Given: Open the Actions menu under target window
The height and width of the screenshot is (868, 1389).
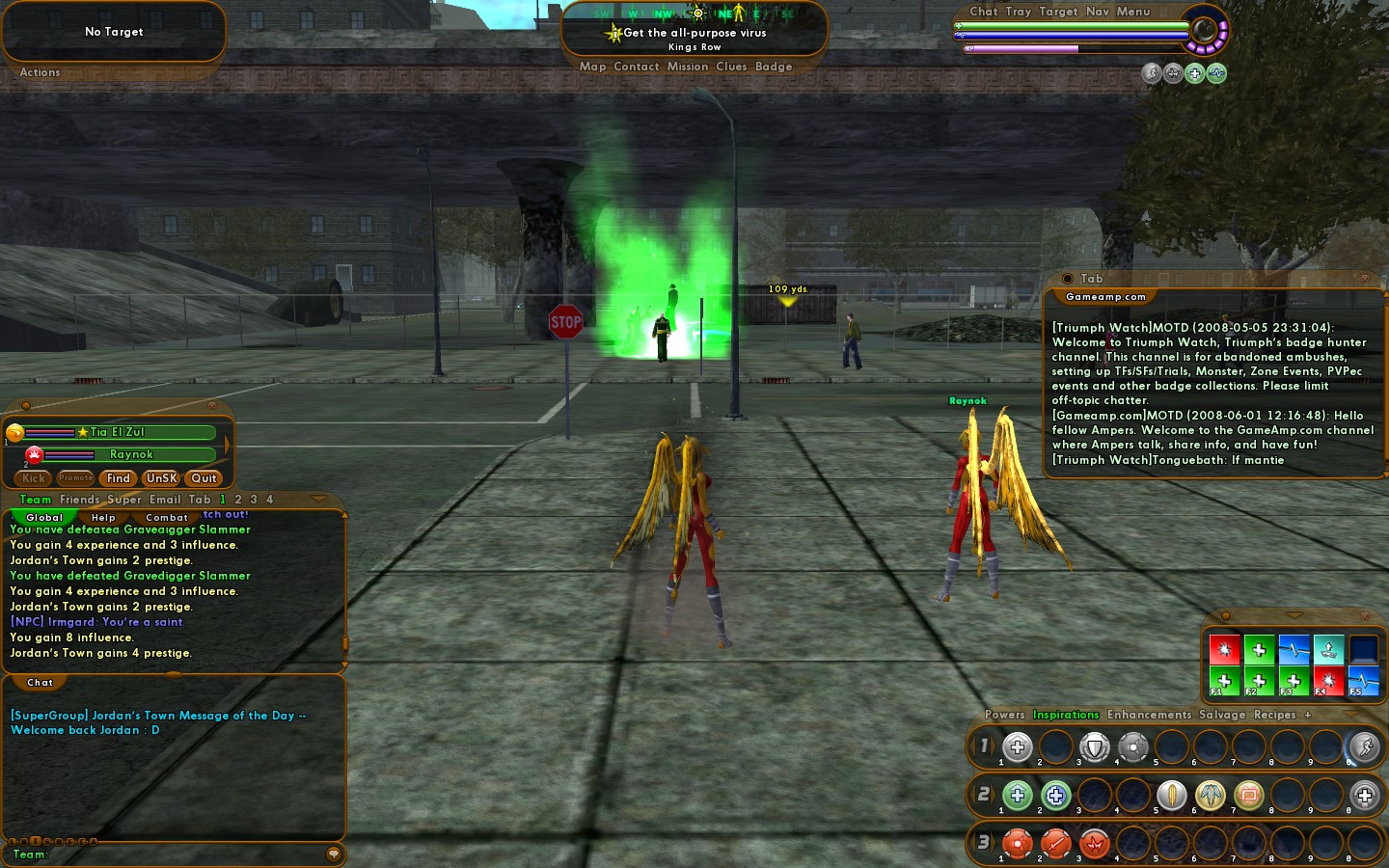Looking at the screenshot, I should [40, 72].
